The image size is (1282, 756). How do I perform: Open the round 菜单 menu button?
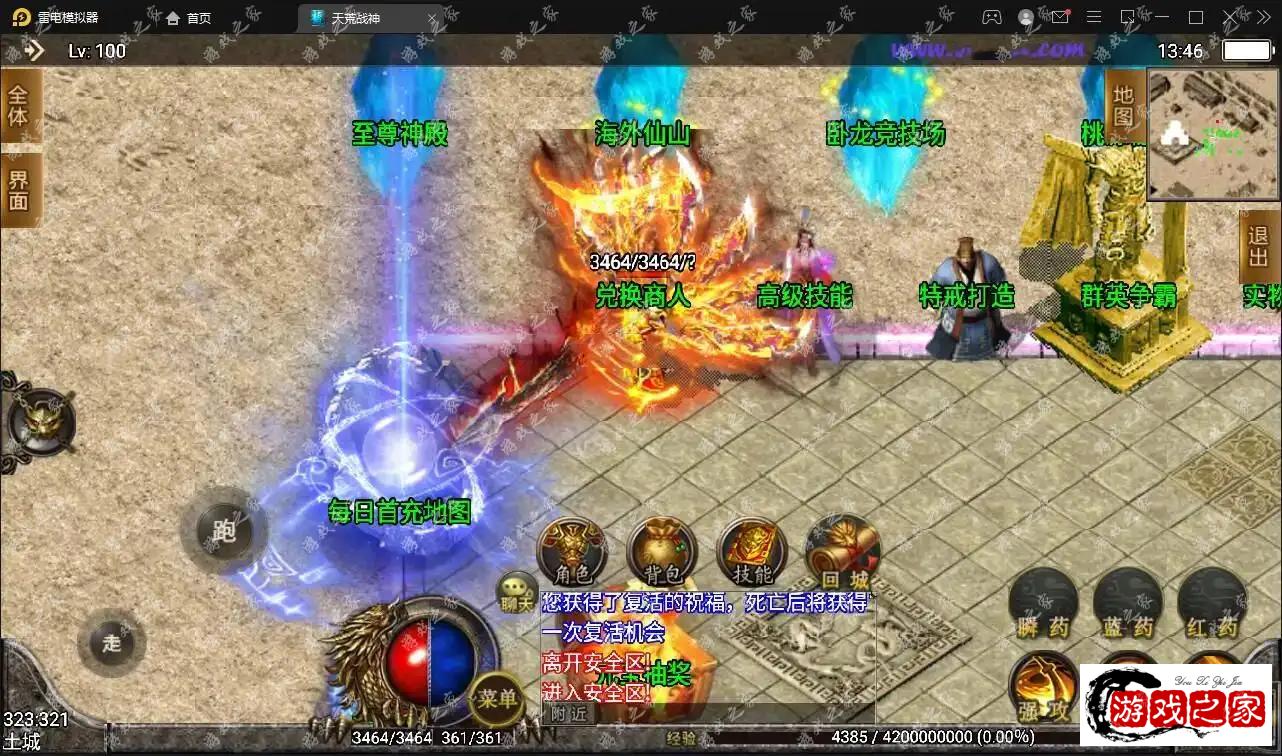click(497, 697)
